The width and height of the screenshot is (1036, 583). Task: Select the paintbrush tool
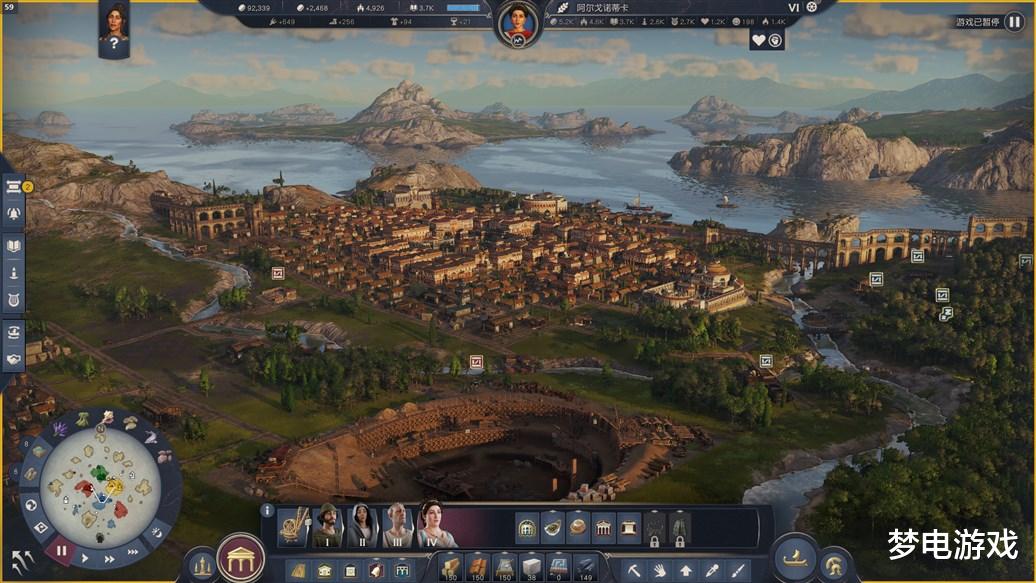[x=737, y=571]
